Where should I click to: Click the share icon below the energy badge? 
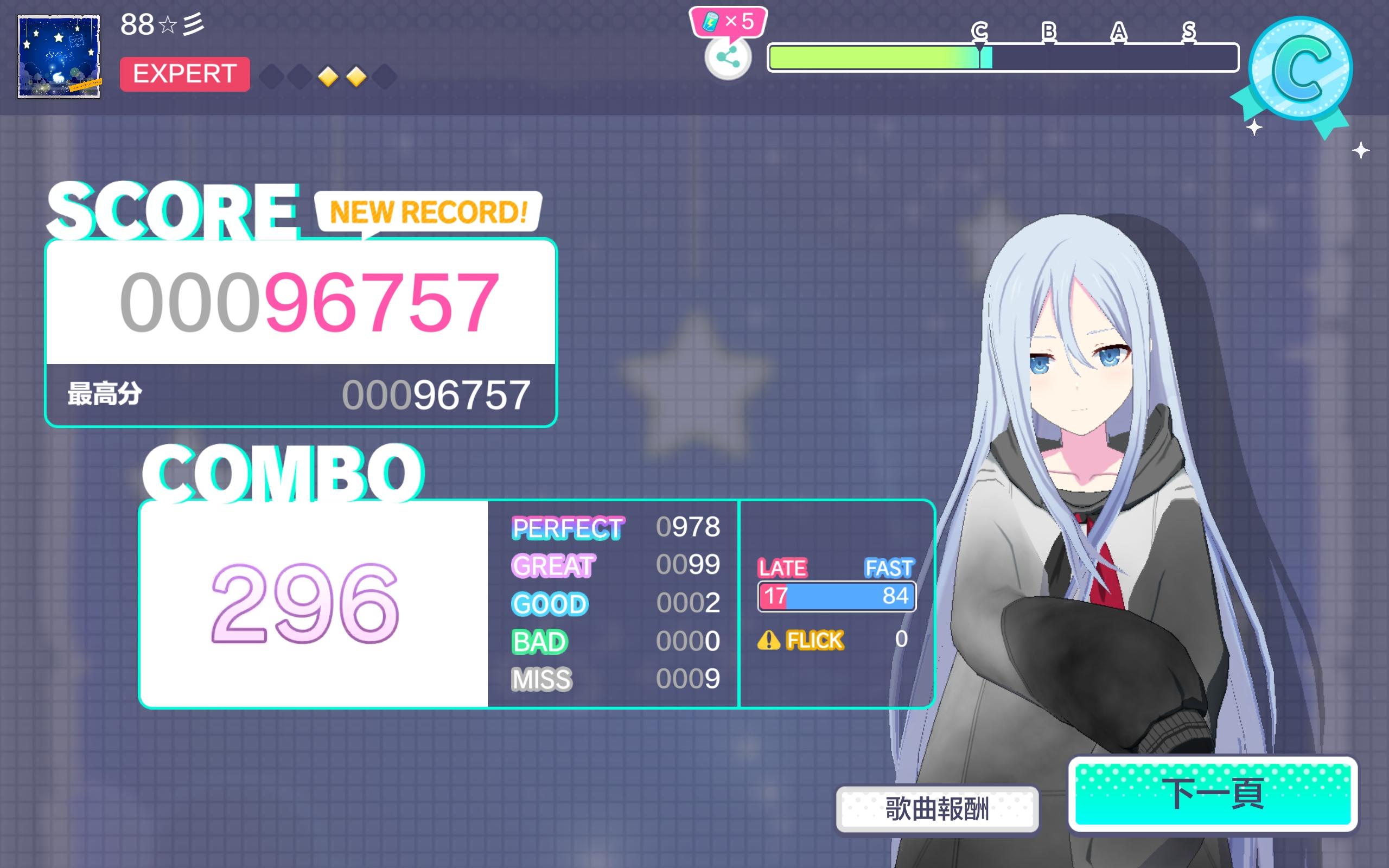click(727, 58)
